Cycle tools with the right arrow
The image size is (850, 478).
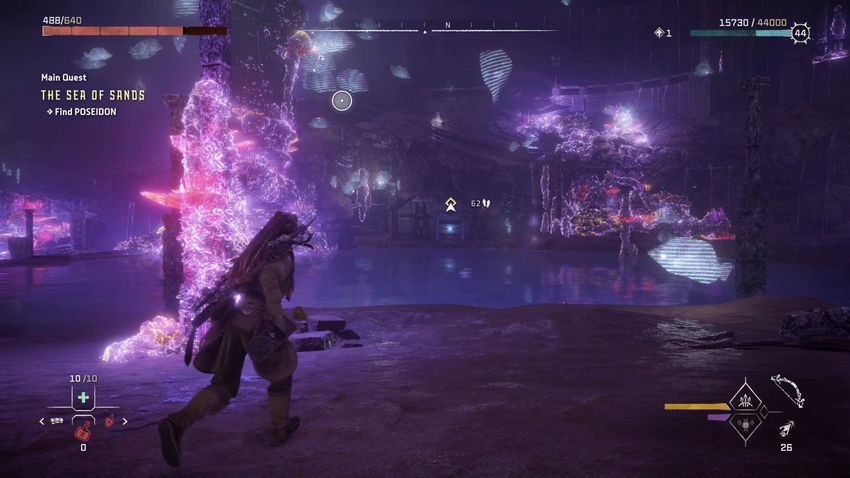click(x=125, y=422)
